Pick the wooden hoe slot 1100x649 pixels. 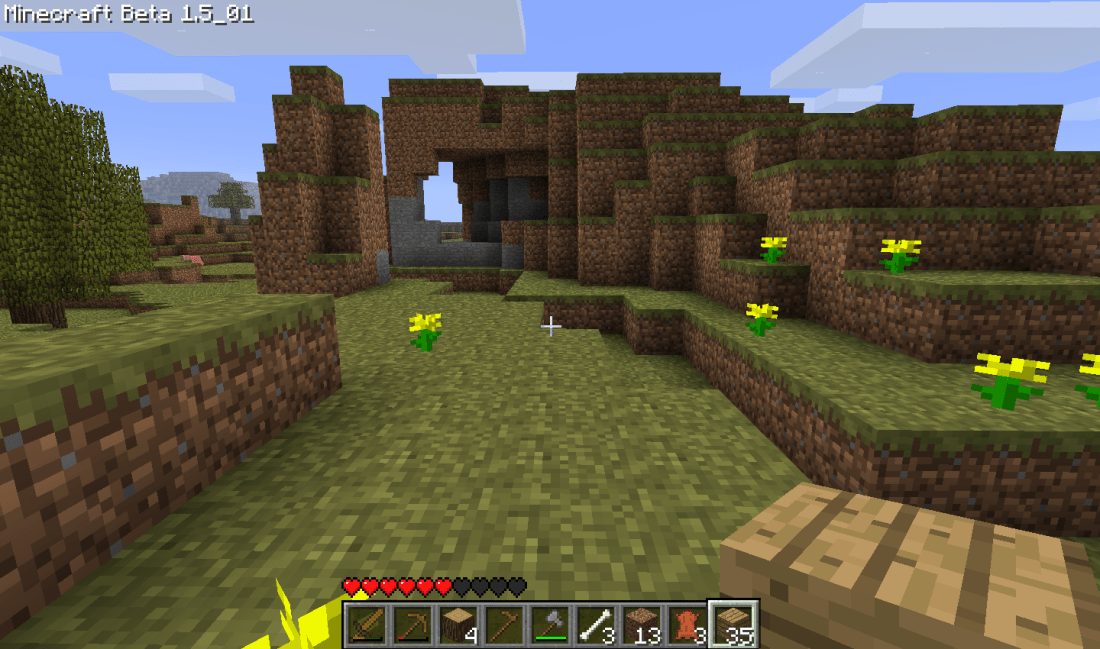click(504, 624)
